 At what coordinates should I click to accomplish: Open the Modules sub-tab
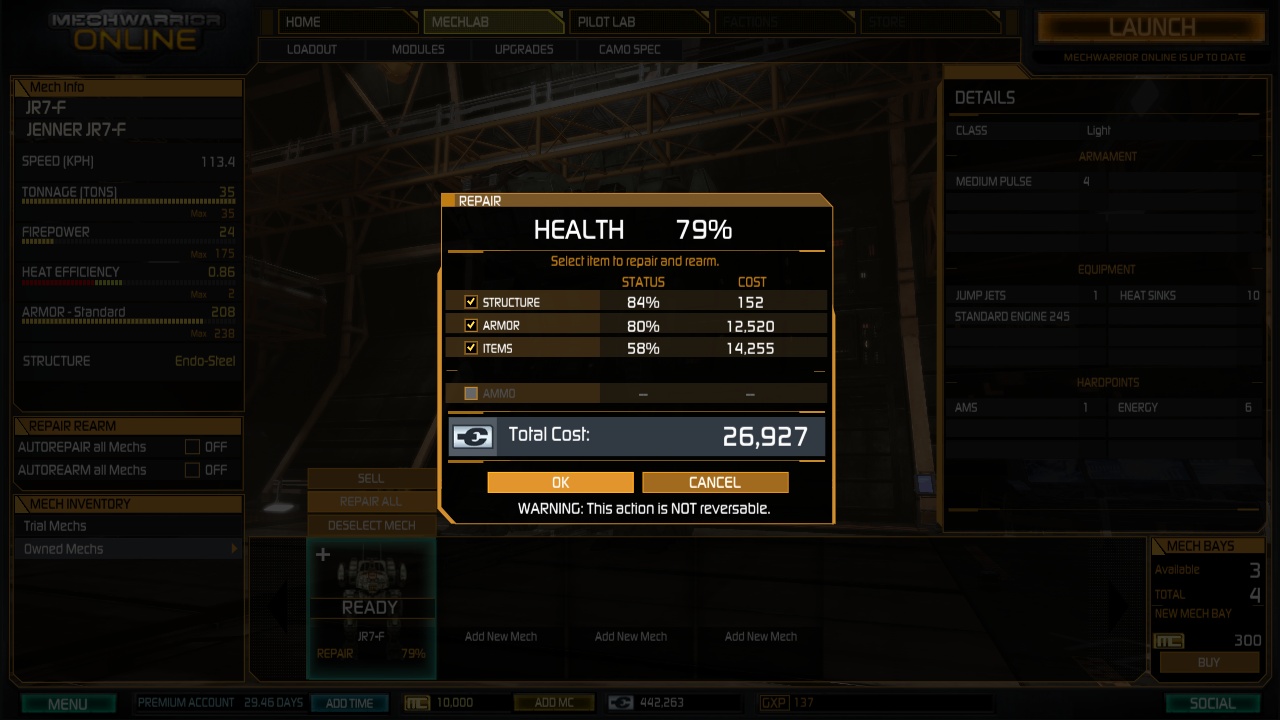418,49
